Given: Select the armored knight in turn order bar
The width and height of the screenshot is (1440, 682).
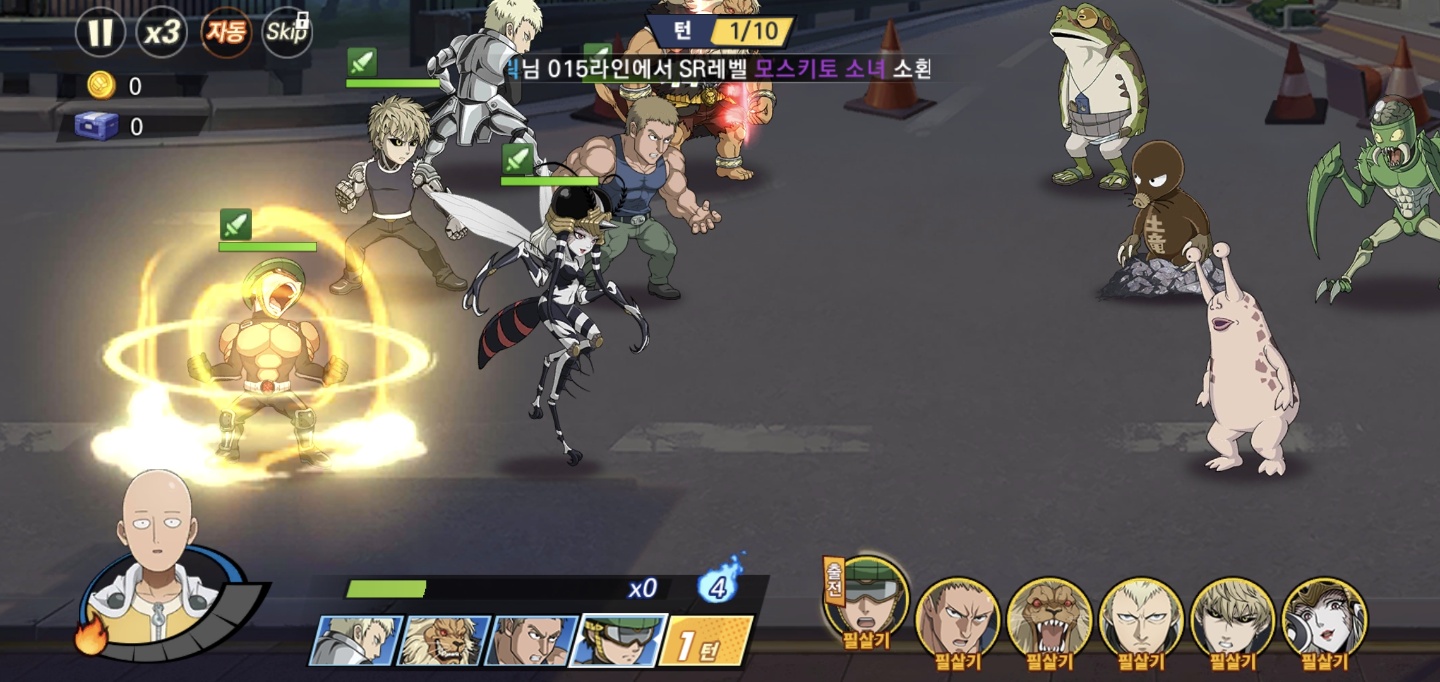Looking at the screenshot, I should (x=356, y=641).
